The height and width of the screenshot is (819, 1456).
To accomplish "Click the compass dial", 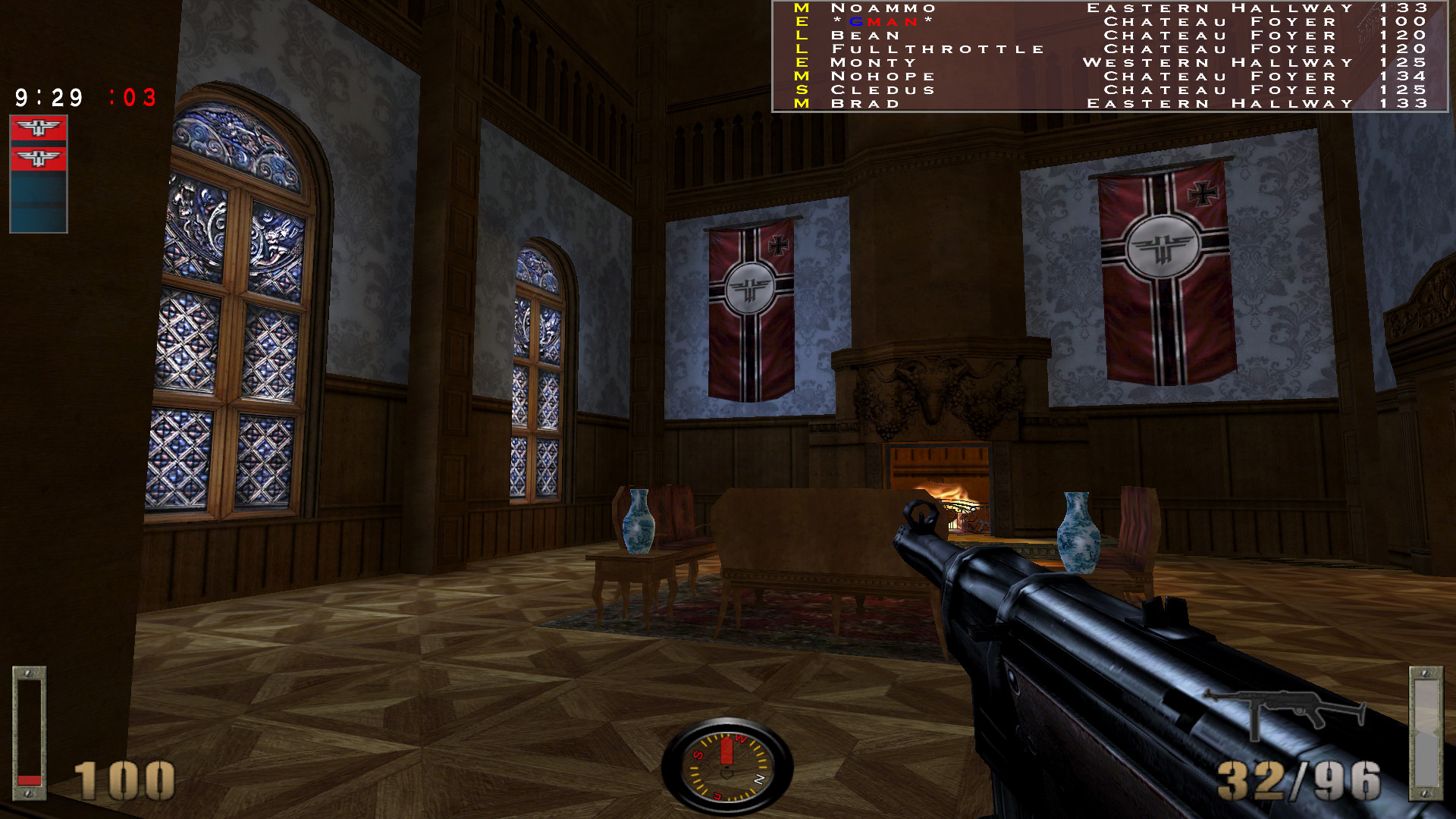I will click(x=726, y=766).
